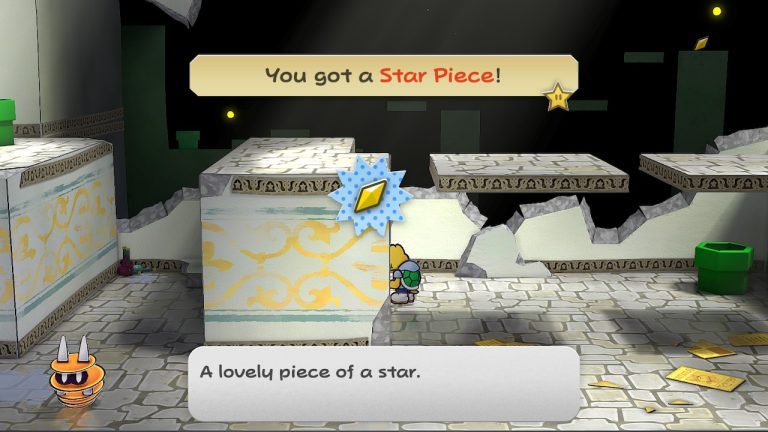The height and width of the screenshot is (432, 768).
Task: Dismiss the "A lovely piece of a star" description box
Action: pos(384,383)
